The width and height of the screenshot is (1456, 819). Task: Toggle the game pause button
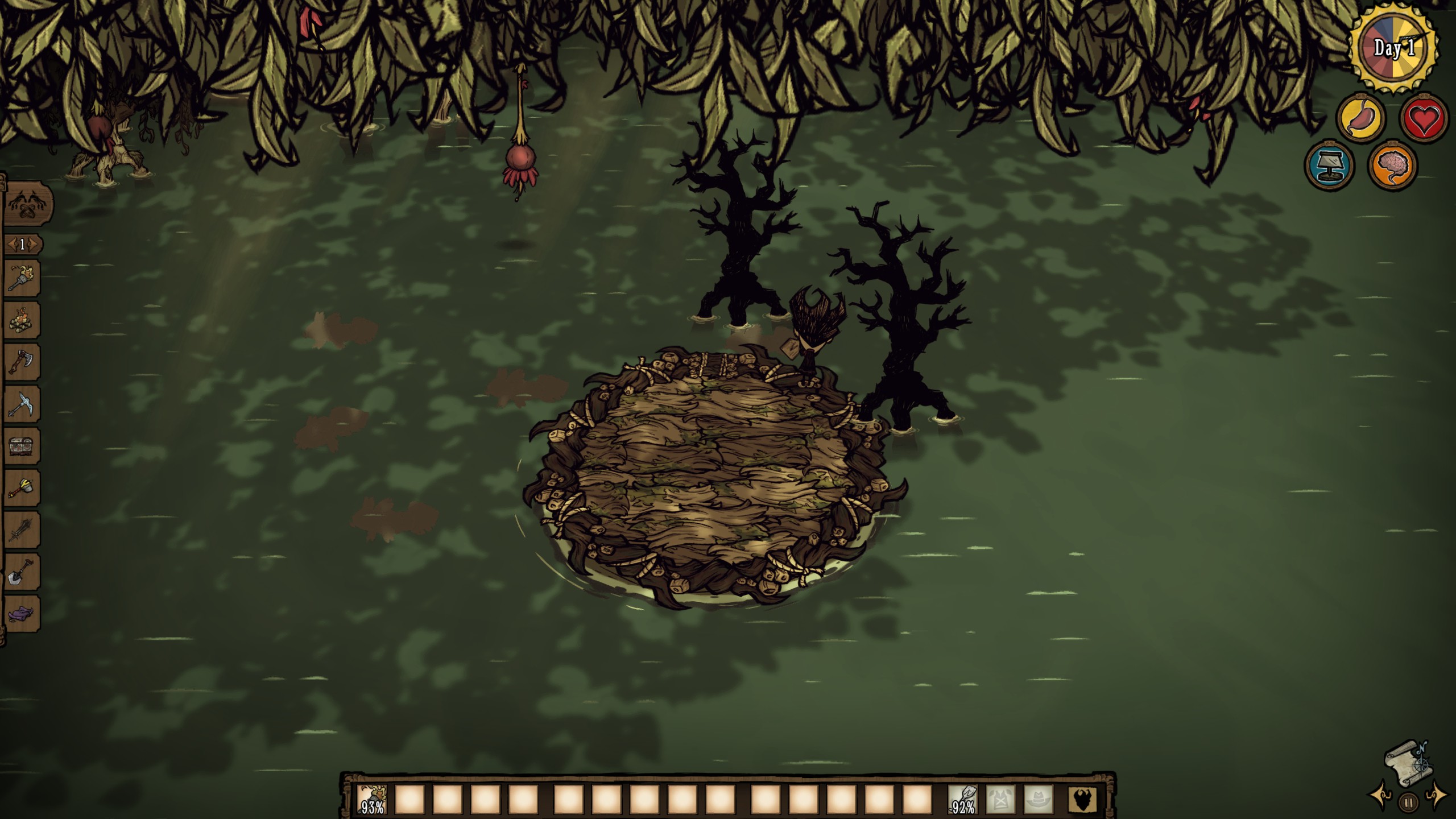pos(1409,803)
